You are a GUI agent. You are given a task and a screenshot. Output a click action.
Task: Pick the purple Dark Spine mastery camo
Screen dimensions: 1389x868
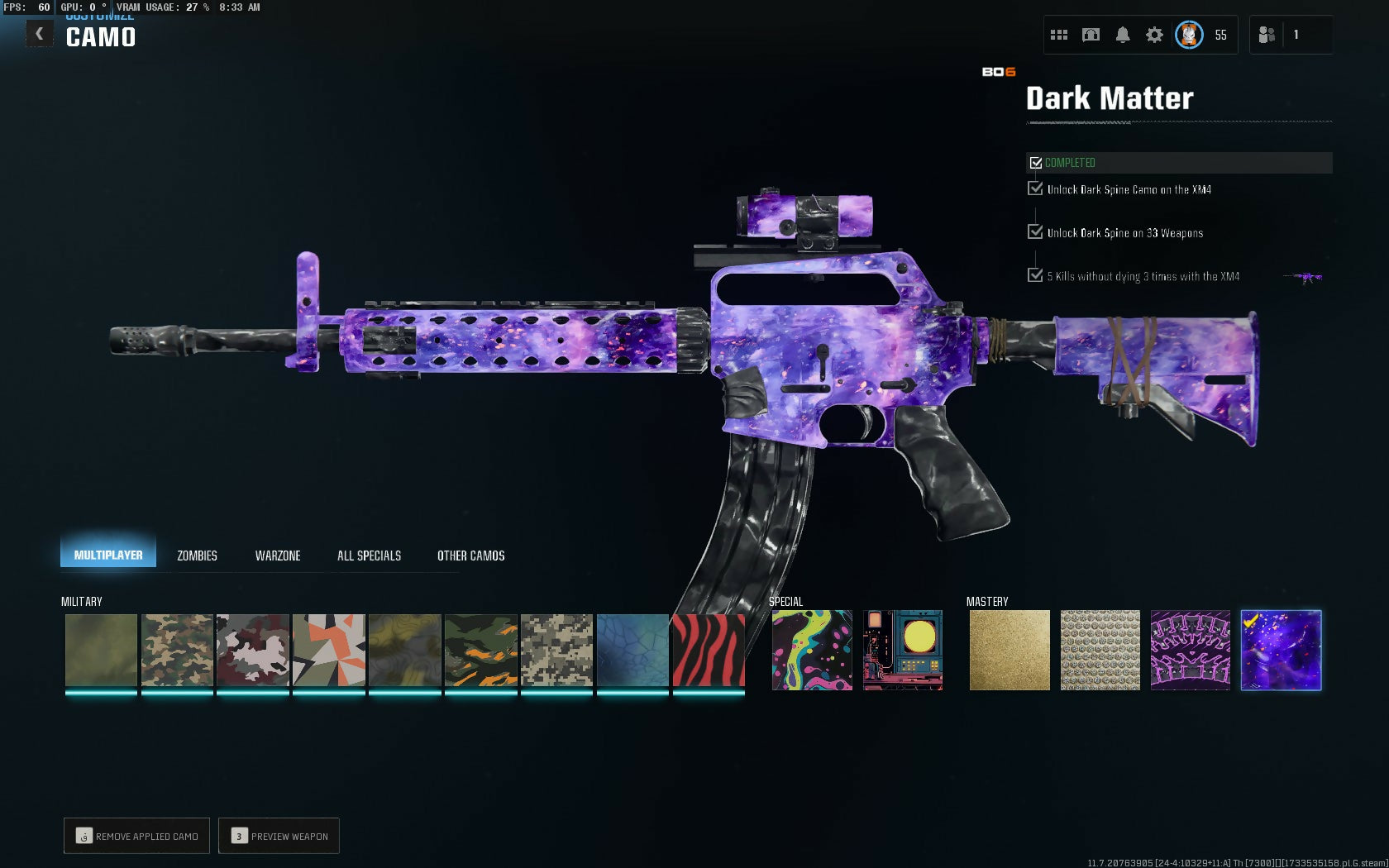(1190, 650)
